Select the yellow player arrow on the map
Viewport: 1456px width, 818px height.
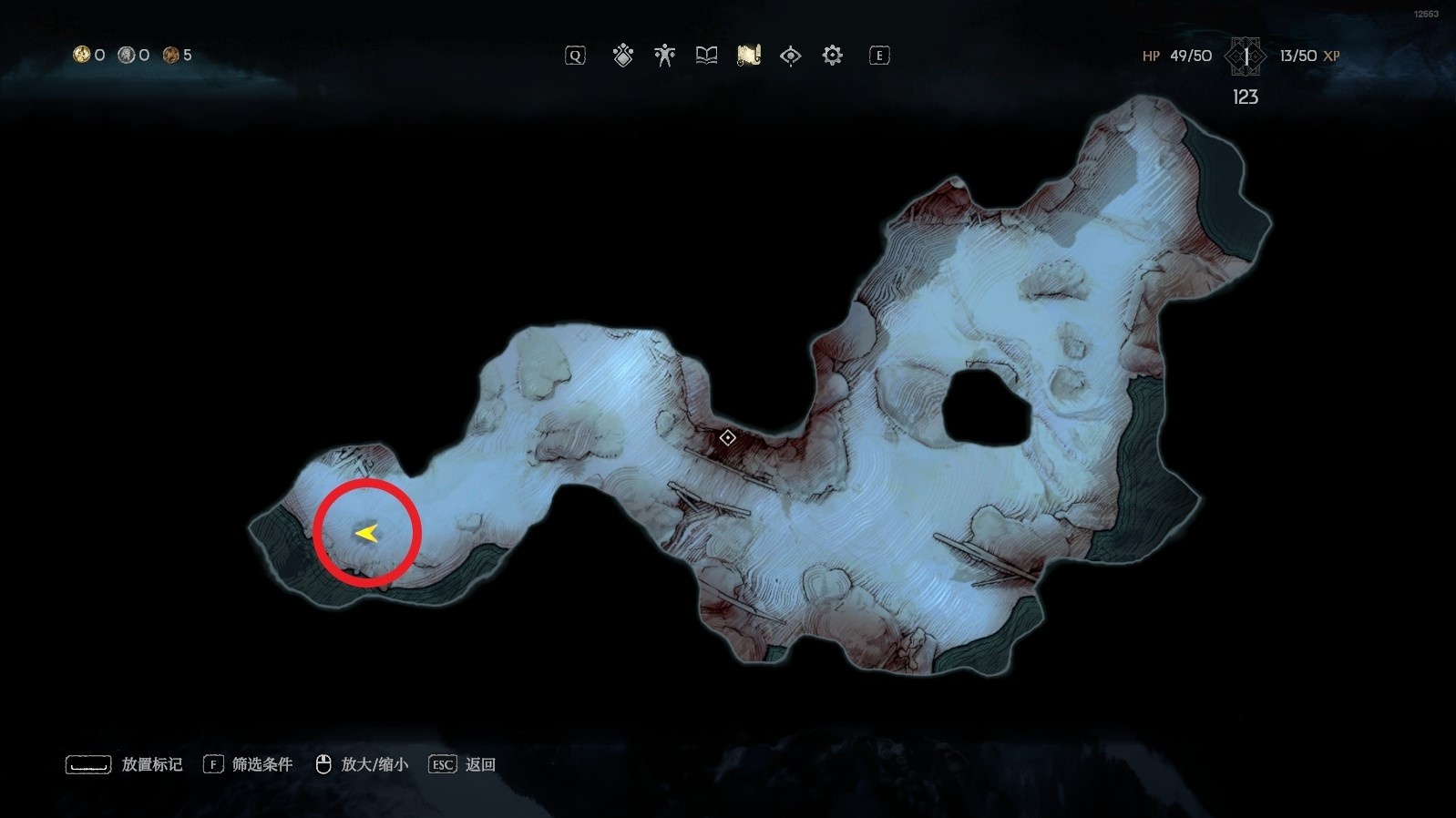(x=367, y=534)
